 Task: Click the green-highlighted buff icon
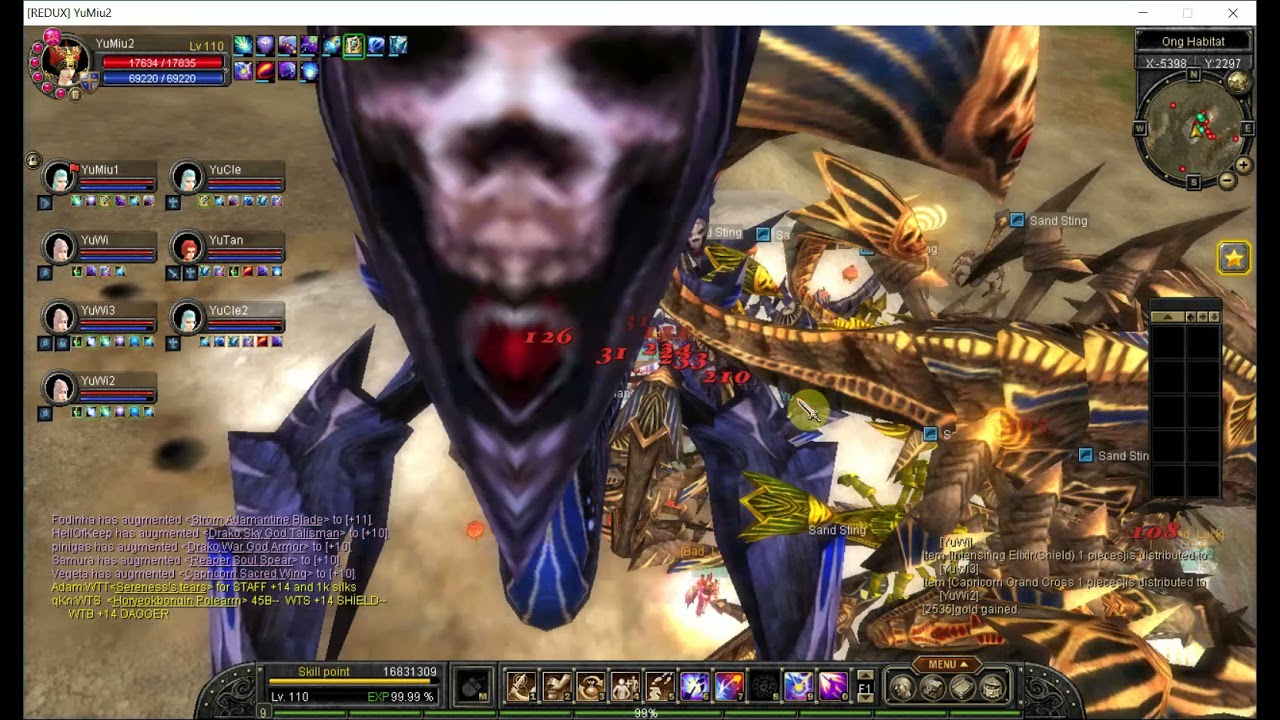tap(353, 45)
